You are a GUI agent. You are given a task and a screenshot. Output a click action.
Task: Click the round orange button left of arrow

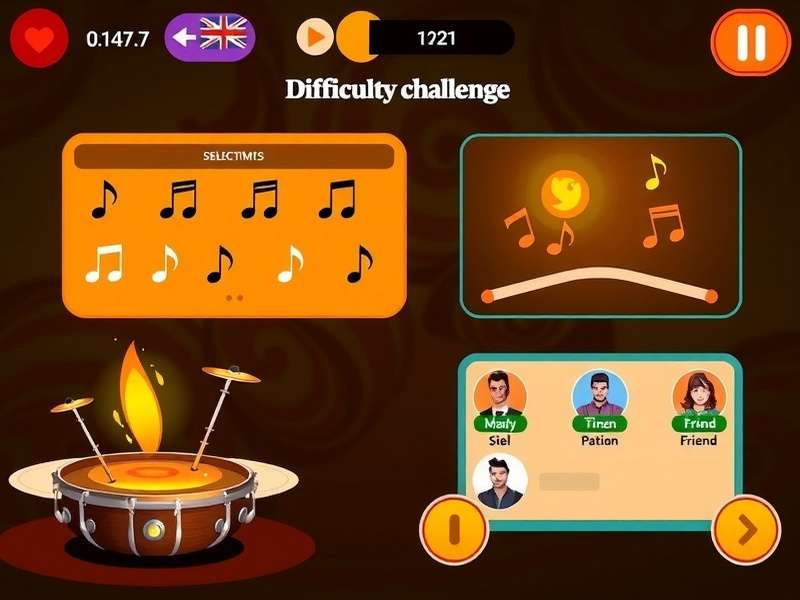tap(453, 529)
